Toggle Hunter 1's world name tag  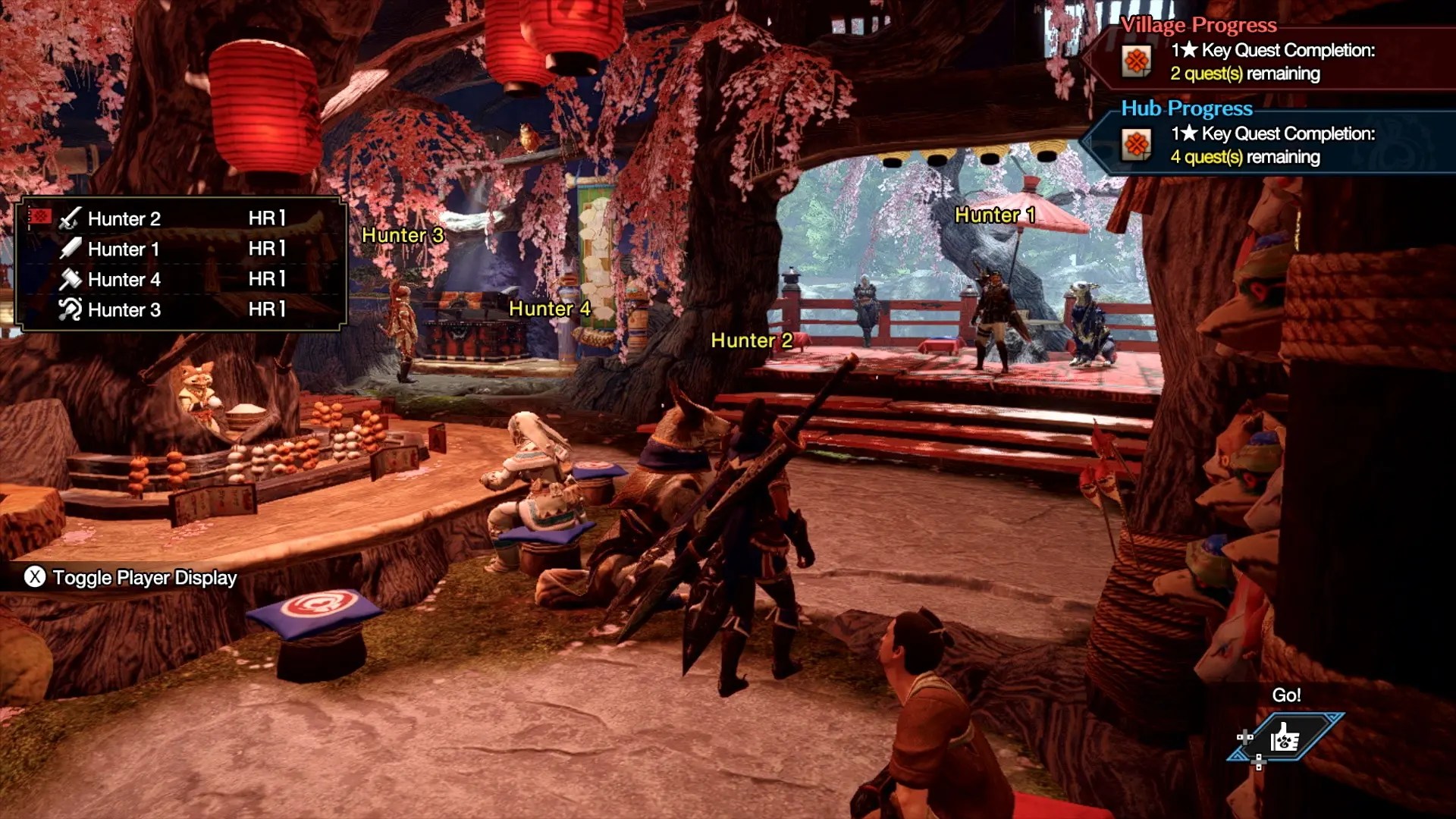click(x=997, y=215)
